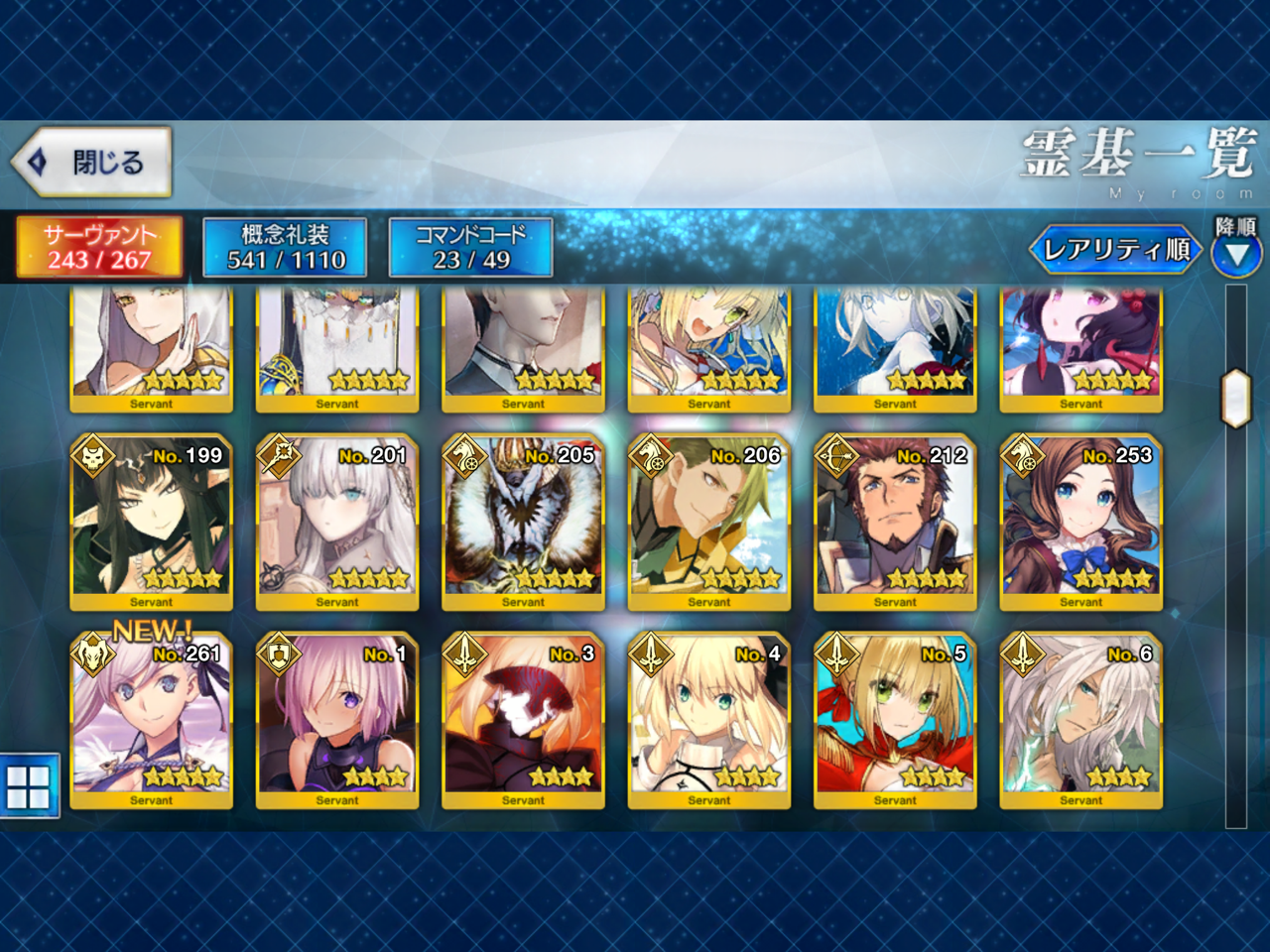Image resolution: width=1270 pixels, height=952 pixels.
Task: Click the list scrollbar handle
Action: (1235, 398)
